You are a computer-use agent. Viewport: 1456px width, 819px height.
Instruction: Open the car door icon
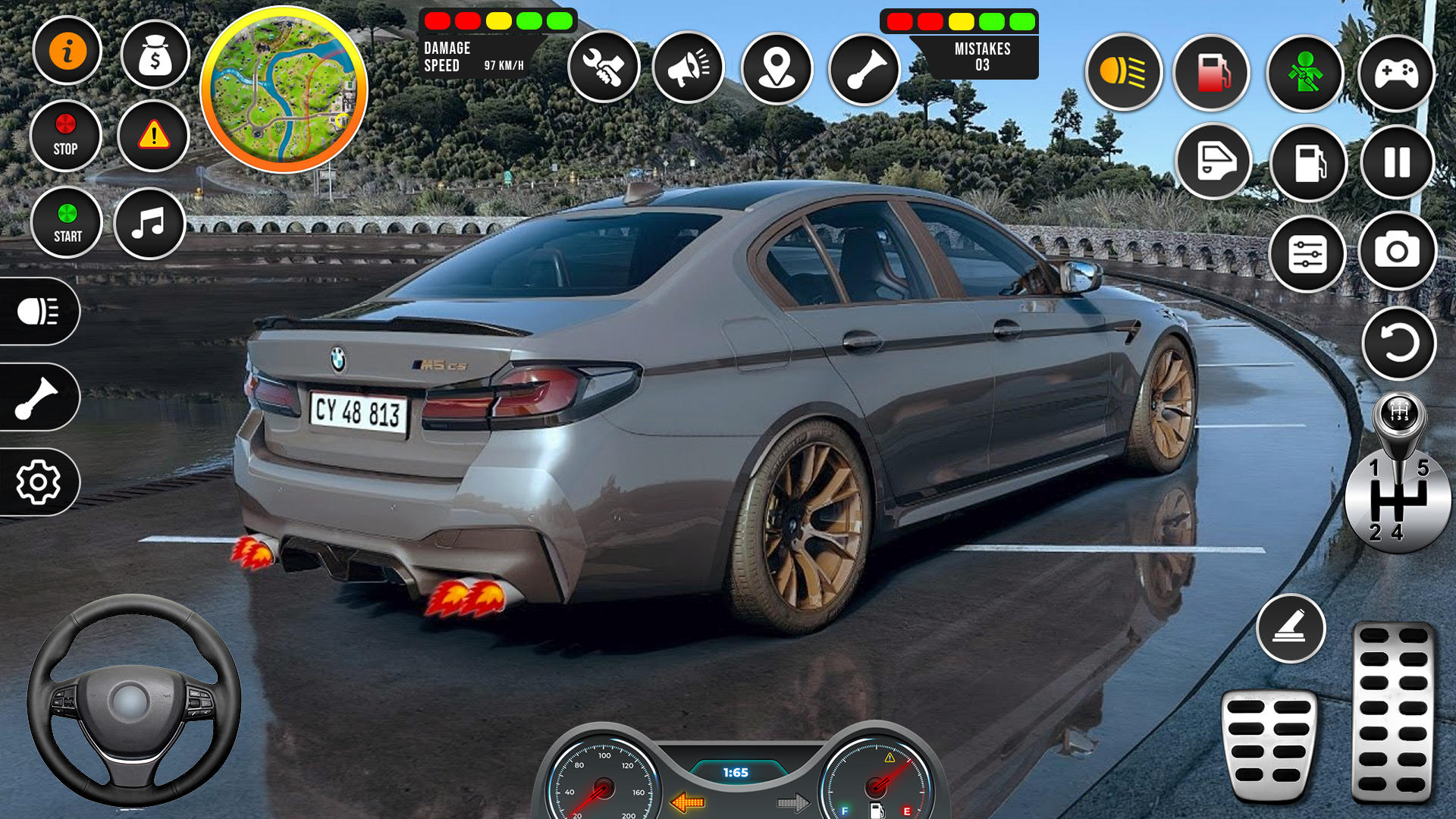pyautogui.click(x=1212, y=164)
